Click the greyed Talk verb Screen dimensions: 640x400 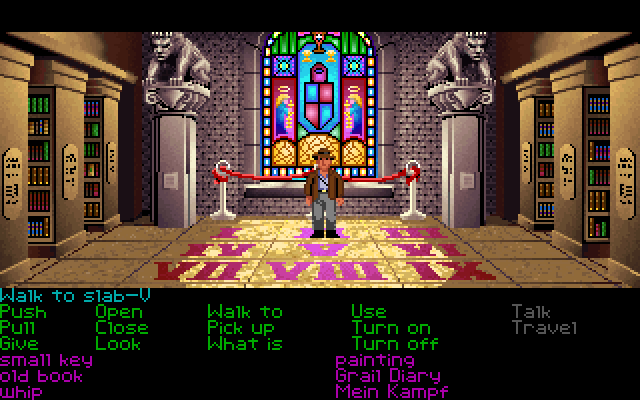pos(531,312)
